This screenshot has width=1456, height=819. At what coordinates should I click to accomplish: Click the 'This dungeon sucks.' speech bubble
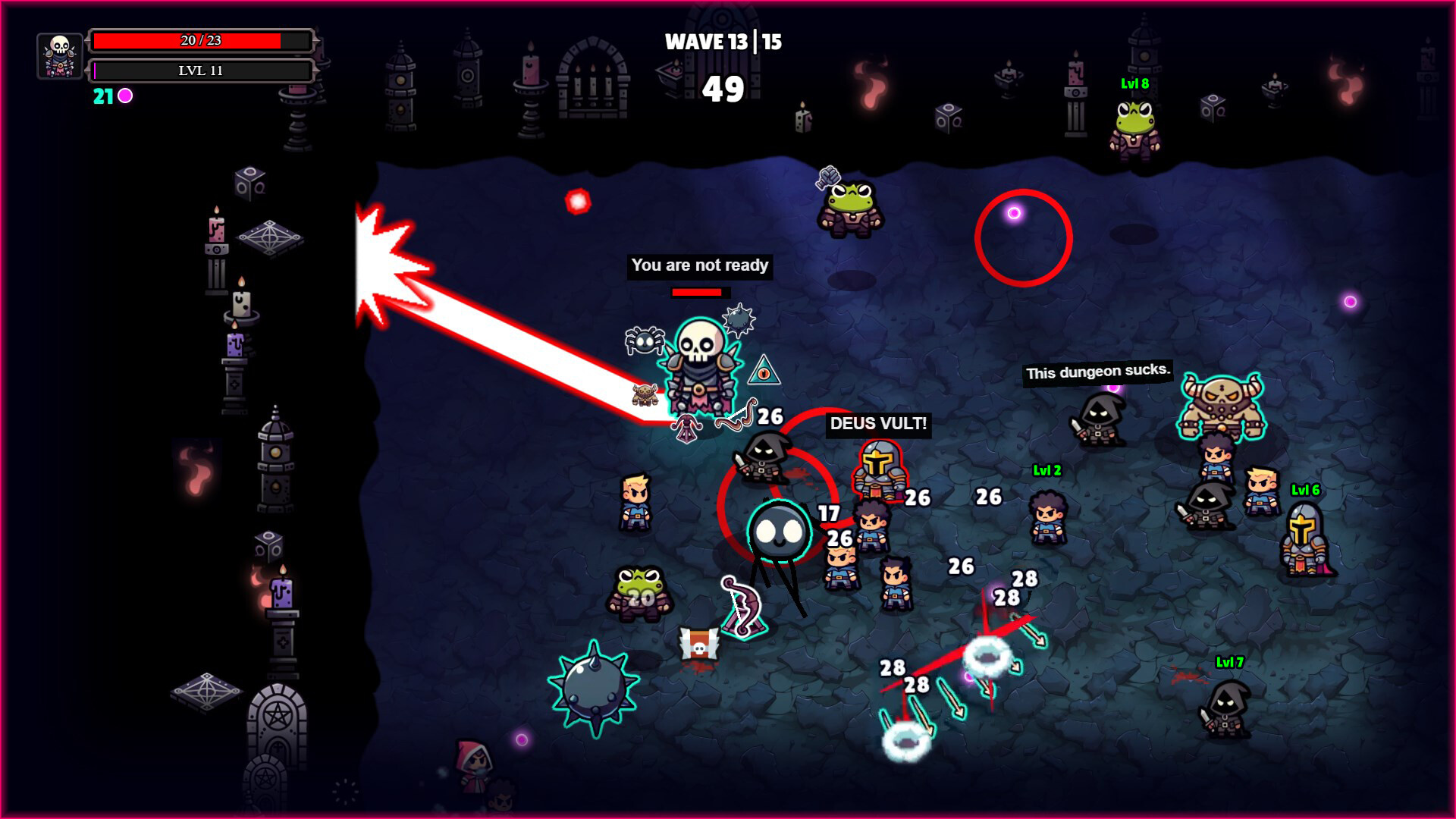[1097, 371]
